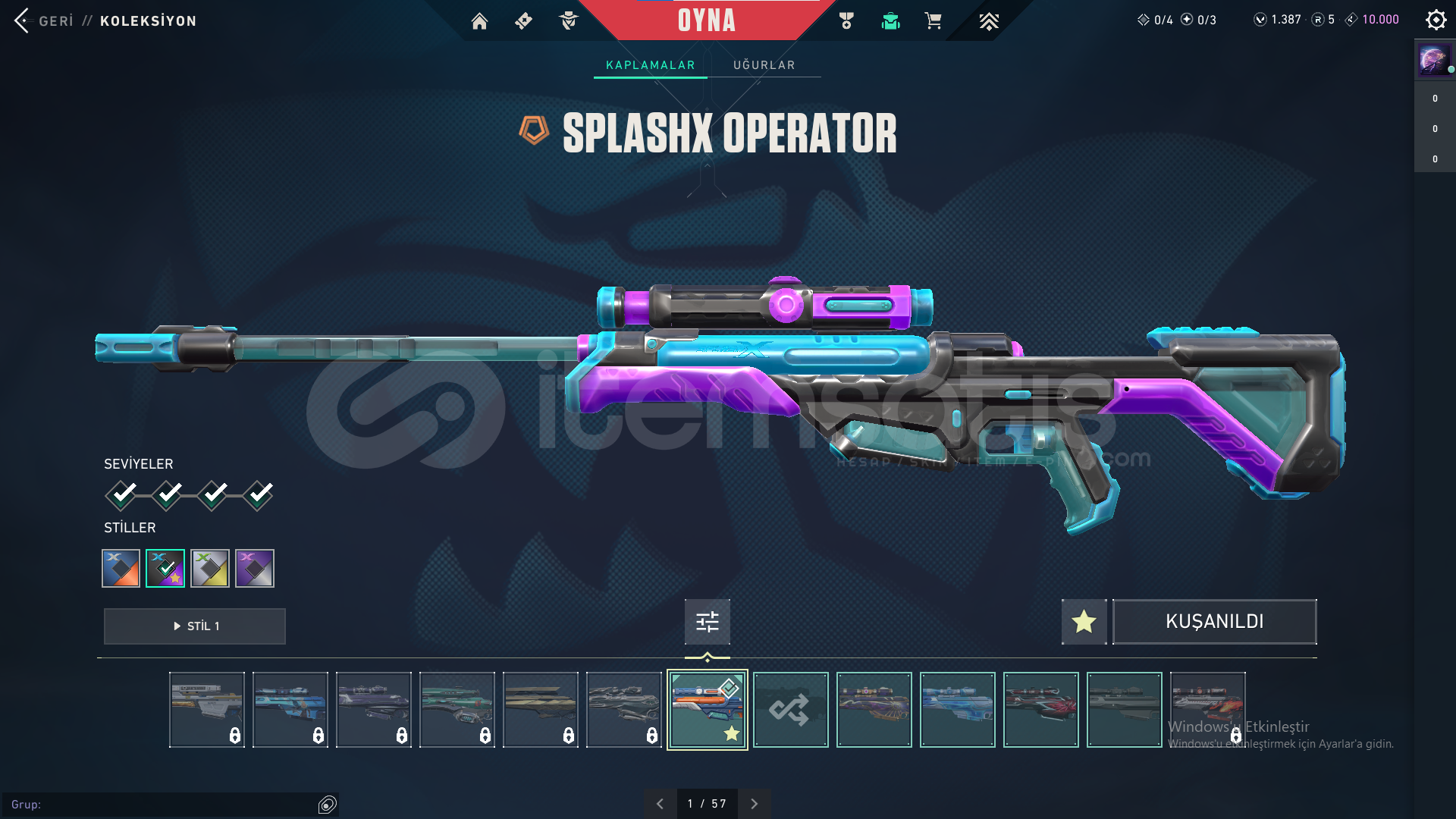Open settings with the gear icon
The width and height of the screenshot is (1456, 819).
1436,20
